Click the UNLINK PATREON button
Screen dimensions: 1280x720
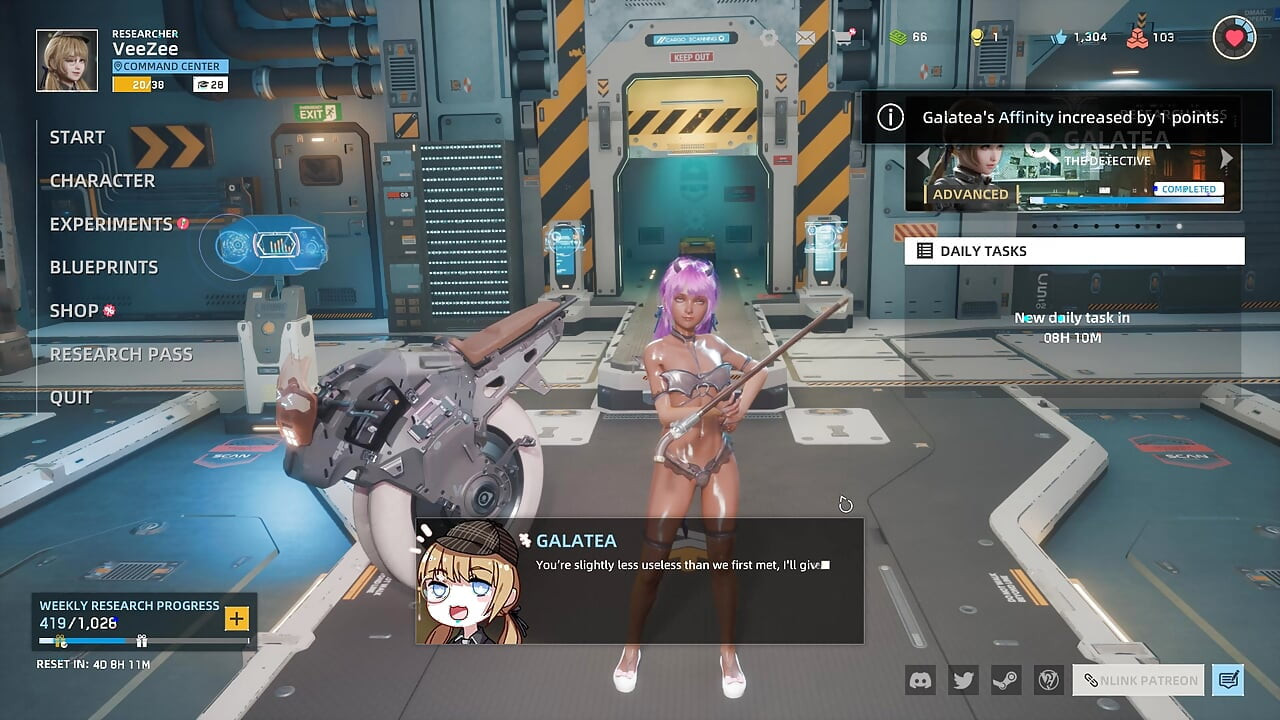(1139, 680)
